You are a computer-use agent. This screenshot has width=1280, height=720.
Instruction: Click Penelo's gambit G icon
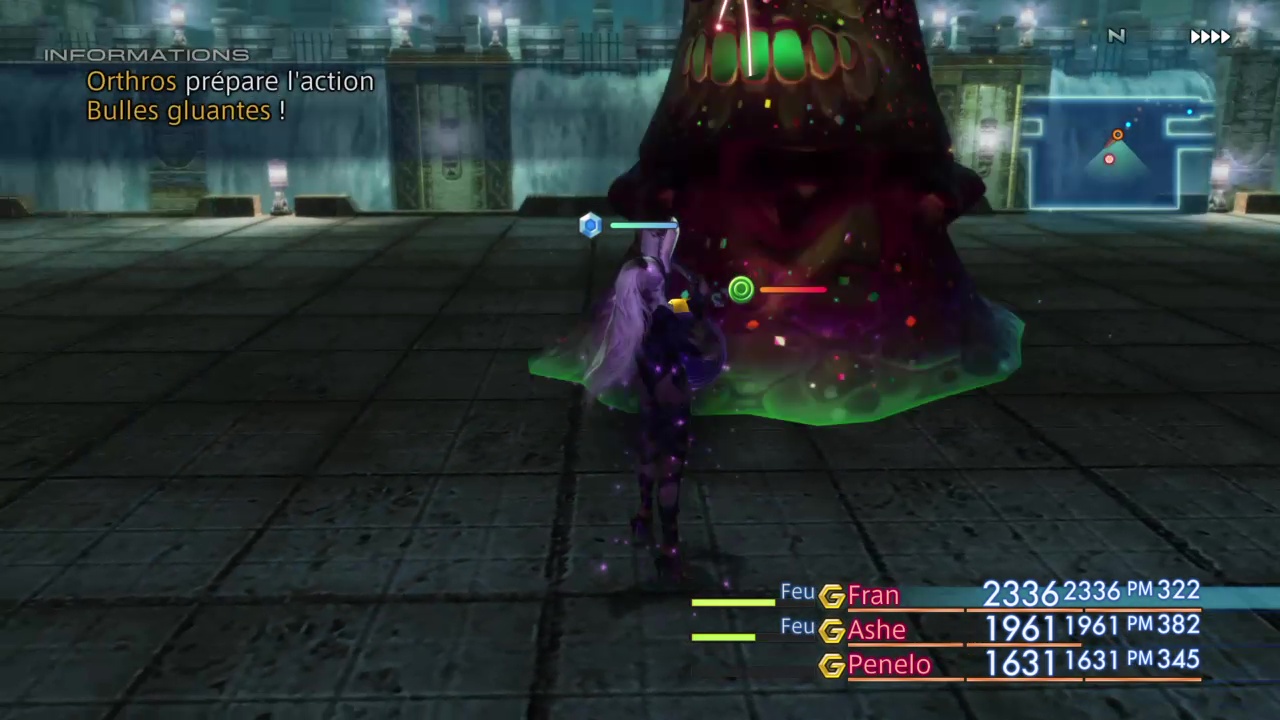[831, 666]
